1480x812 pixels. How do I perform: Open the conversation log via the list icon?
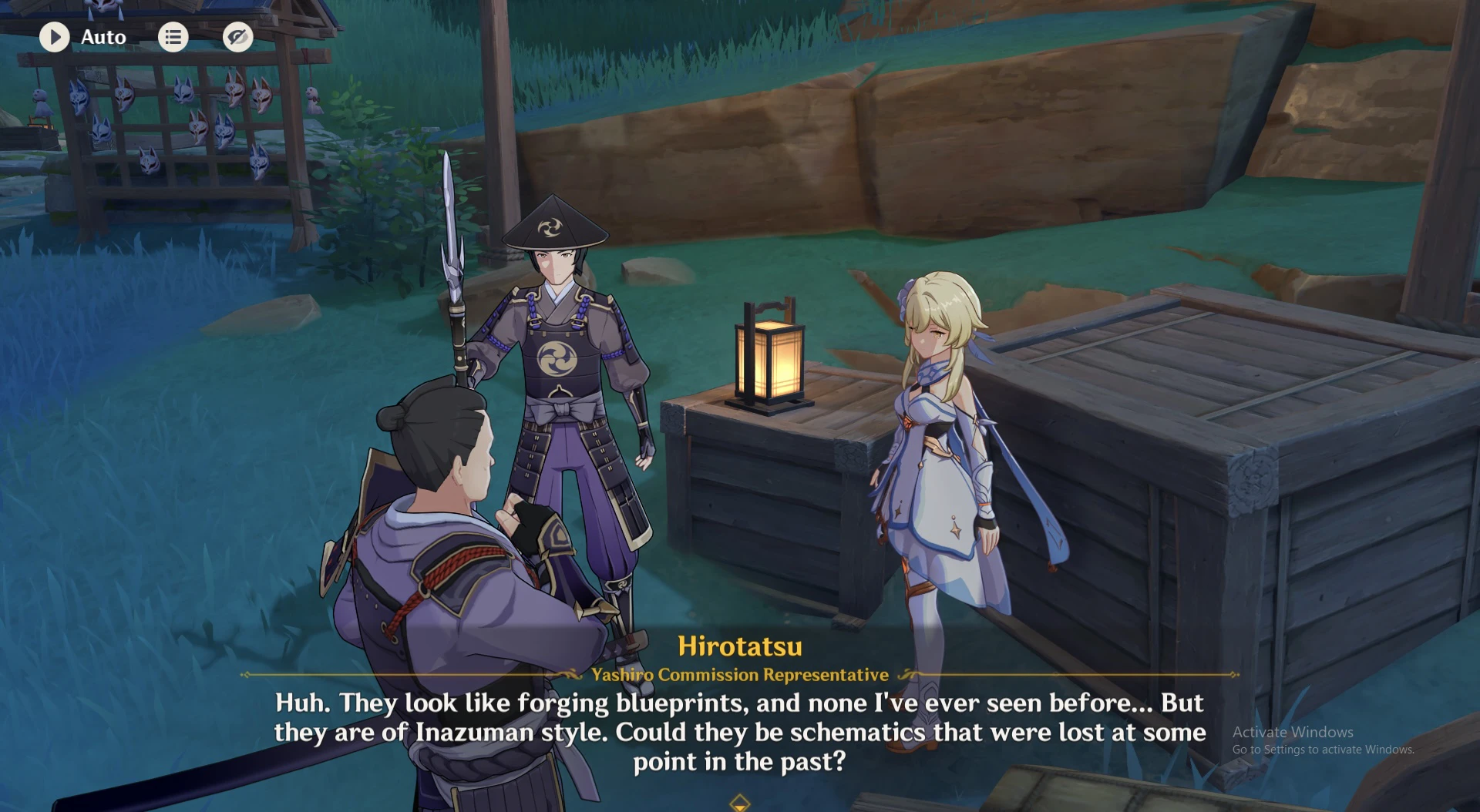coord(173,36)
